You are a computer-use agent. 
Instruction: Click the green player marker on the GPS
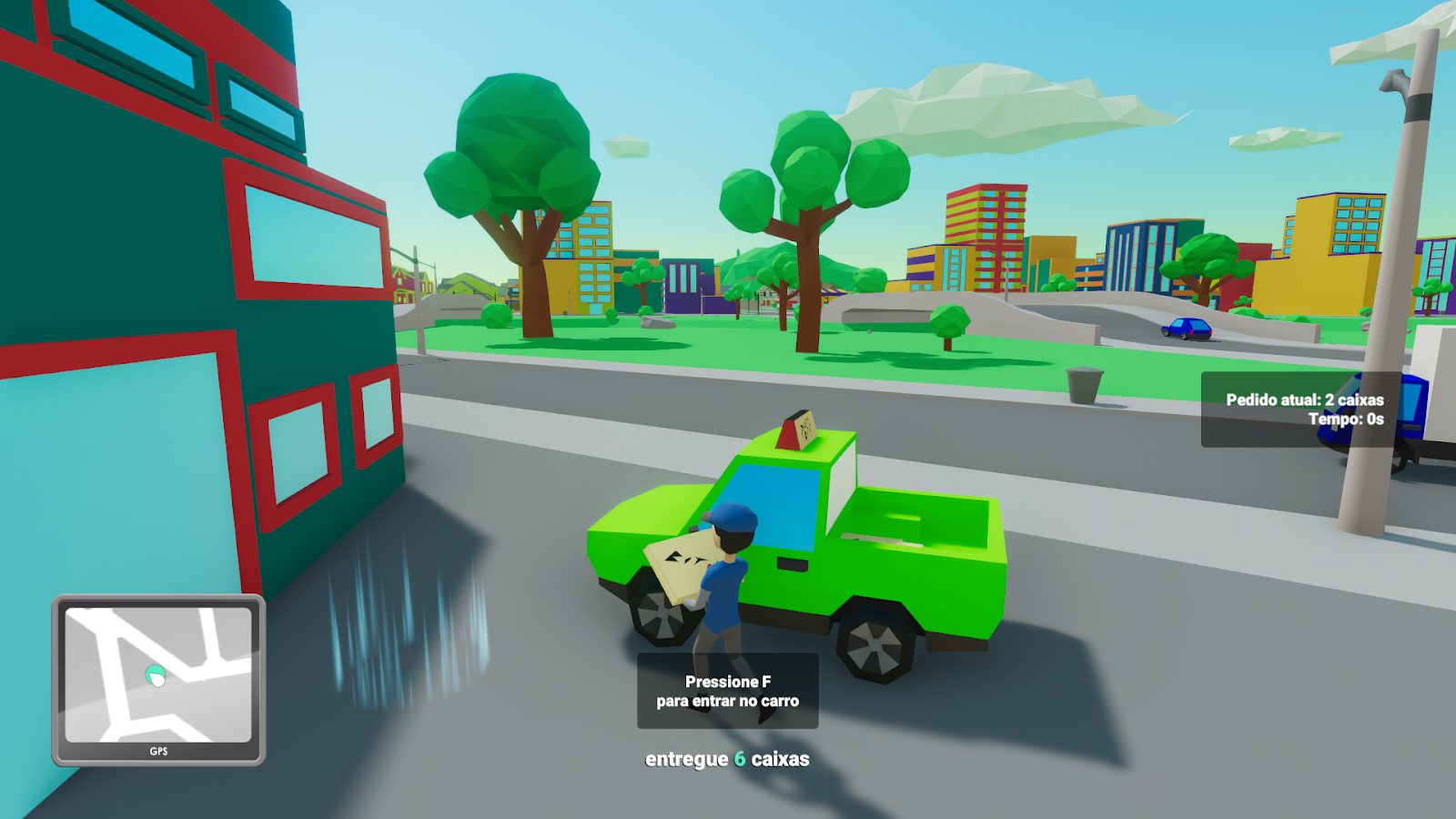click(155, 676)
